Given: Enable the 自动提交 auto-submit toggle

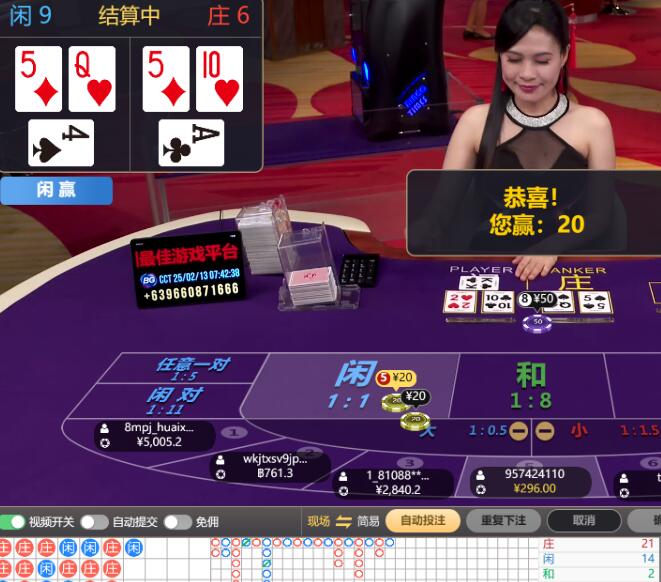Looking at the screenshot, I should [94, 522].
